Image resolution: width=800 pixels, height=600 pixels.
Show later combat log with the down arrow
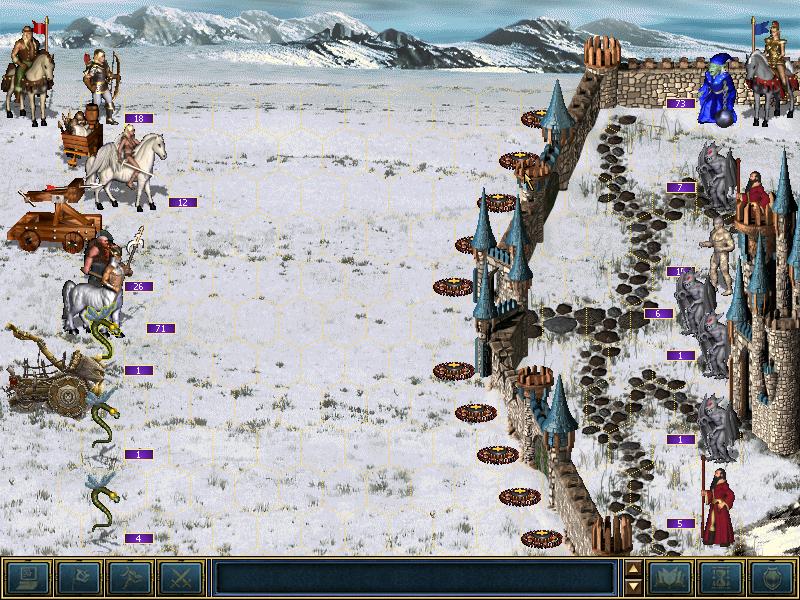point(633,586)
